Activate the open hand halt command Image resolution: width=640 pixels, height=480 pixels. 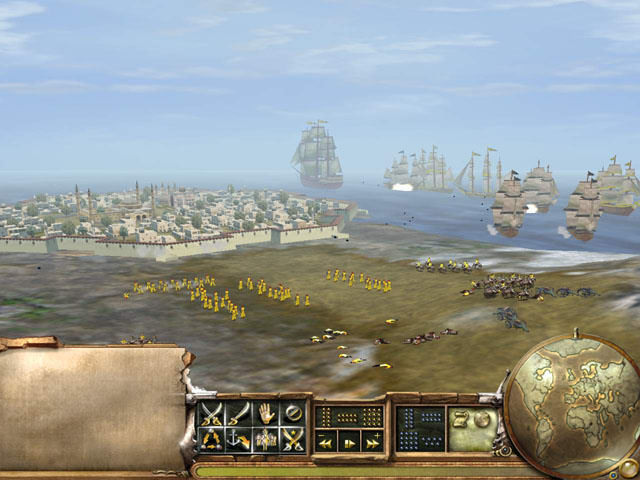(265, 413)
